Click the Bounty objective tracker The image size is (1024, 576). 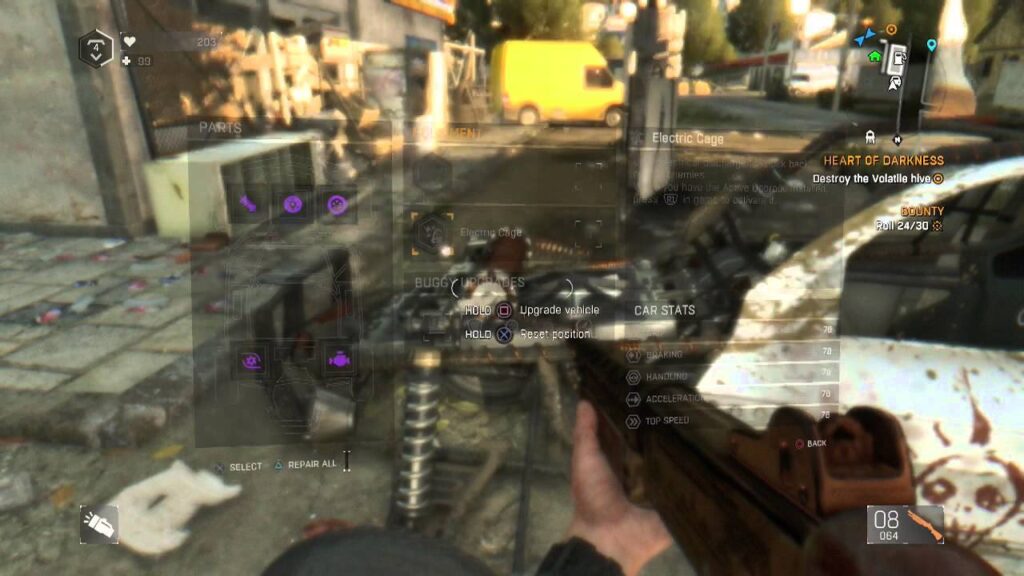coord(920,212)
